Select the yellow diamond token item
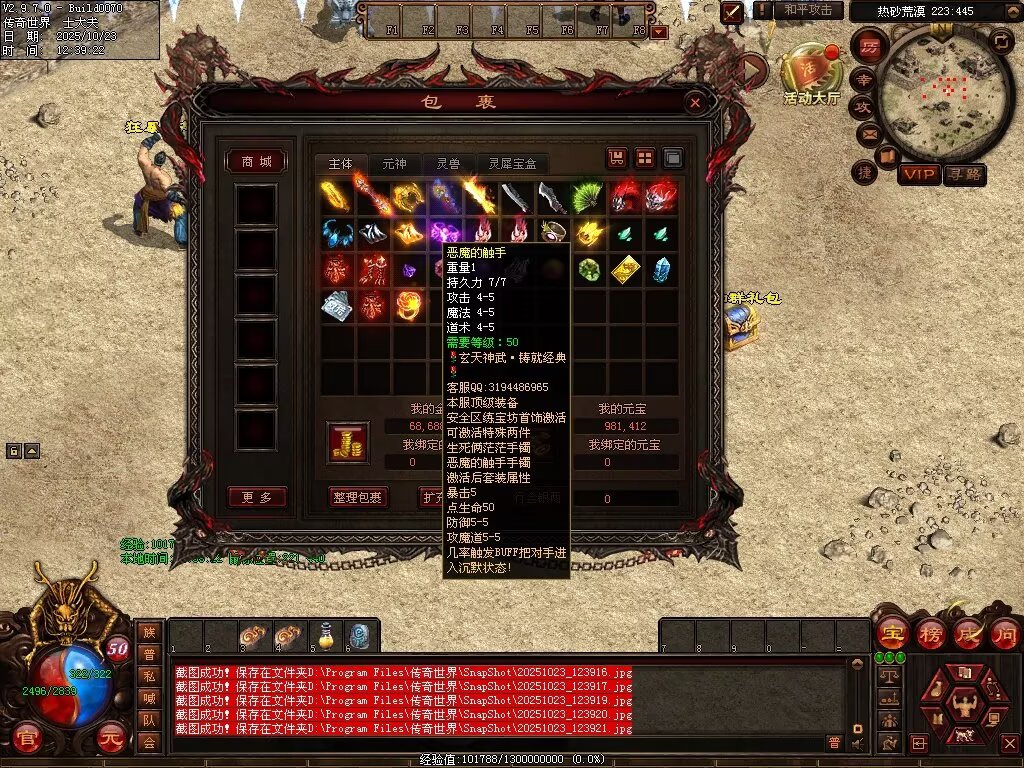Image resolution: width=1024 pixels, height=768 pixels. point(626,269)
